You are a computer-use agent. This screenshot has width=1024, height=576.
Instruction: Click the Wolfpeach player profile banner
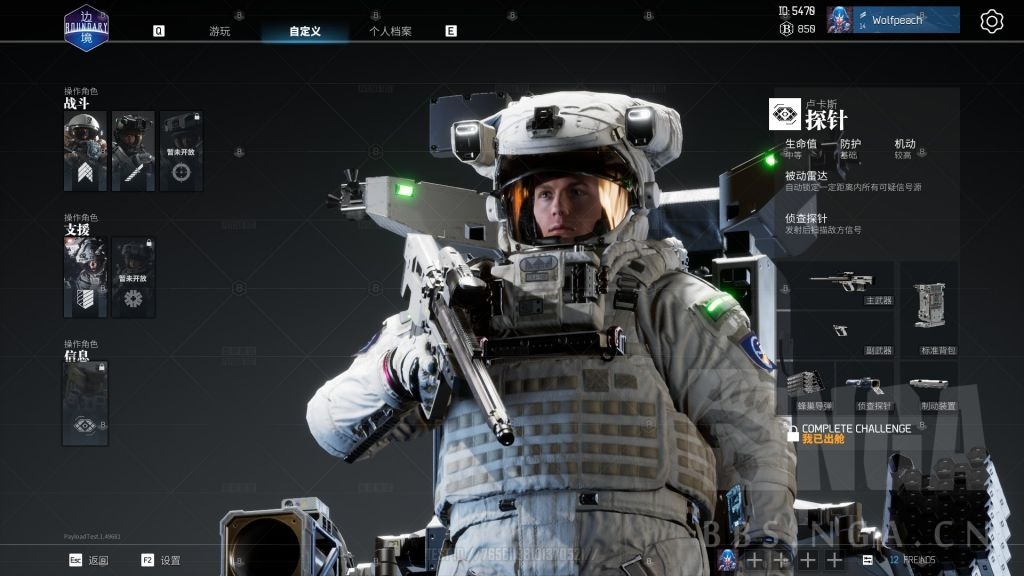[x=906, y=20]
